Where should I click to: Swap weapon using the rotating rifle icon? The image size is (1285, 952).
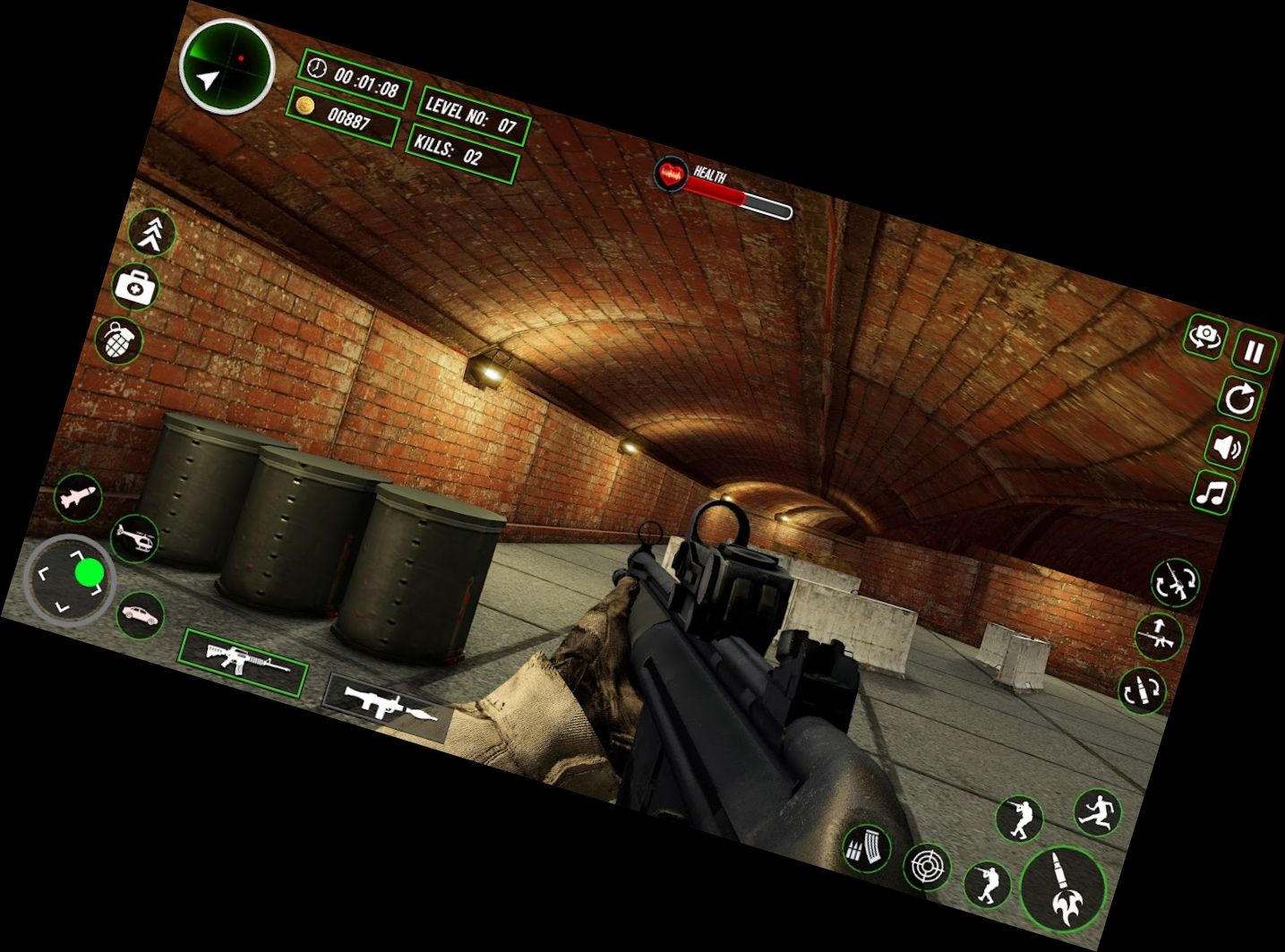[x=1174, y=583]
